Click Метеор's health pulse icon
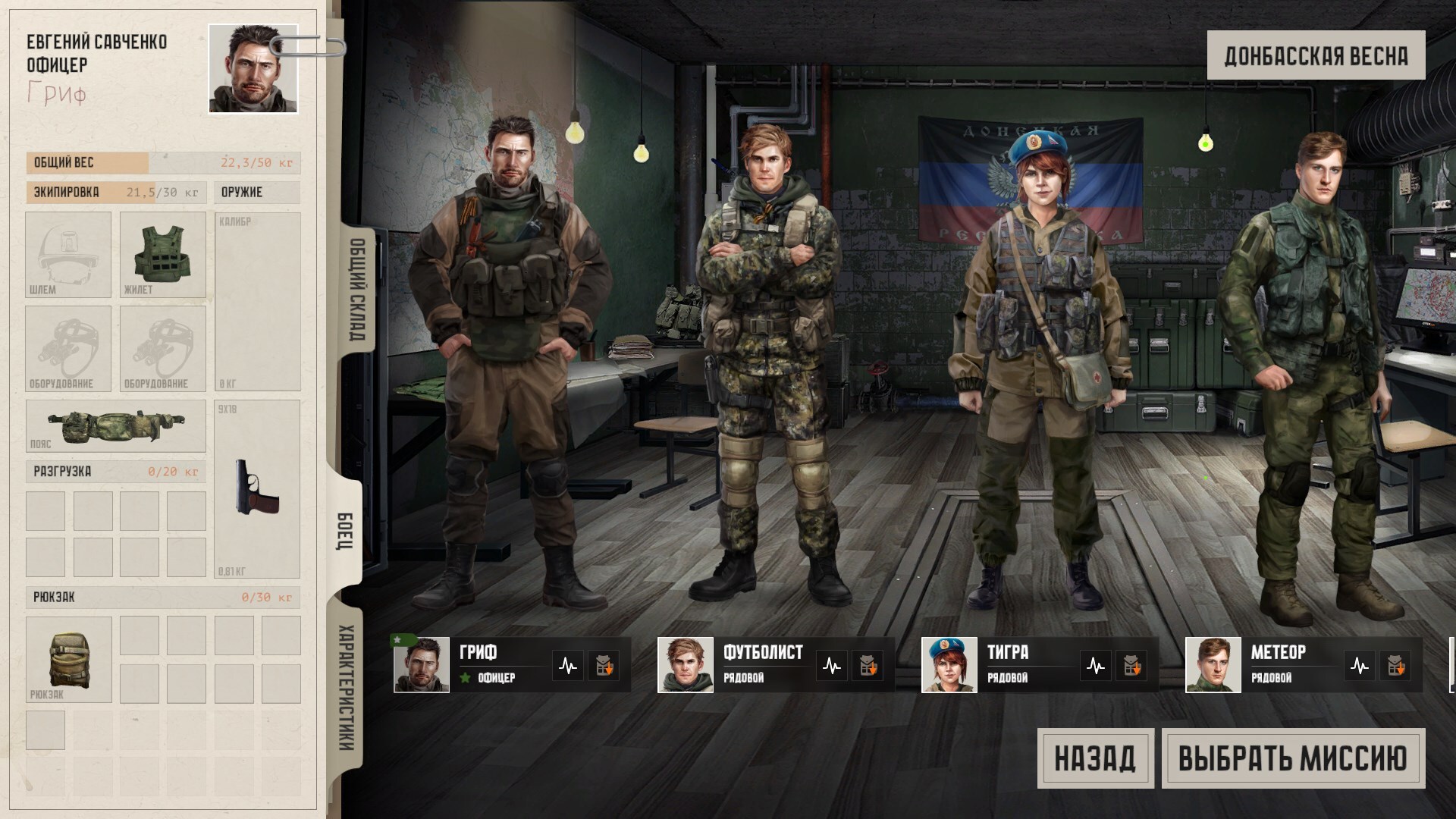1456x819 pixels. pyautogui.click(x=1360, y=666)
